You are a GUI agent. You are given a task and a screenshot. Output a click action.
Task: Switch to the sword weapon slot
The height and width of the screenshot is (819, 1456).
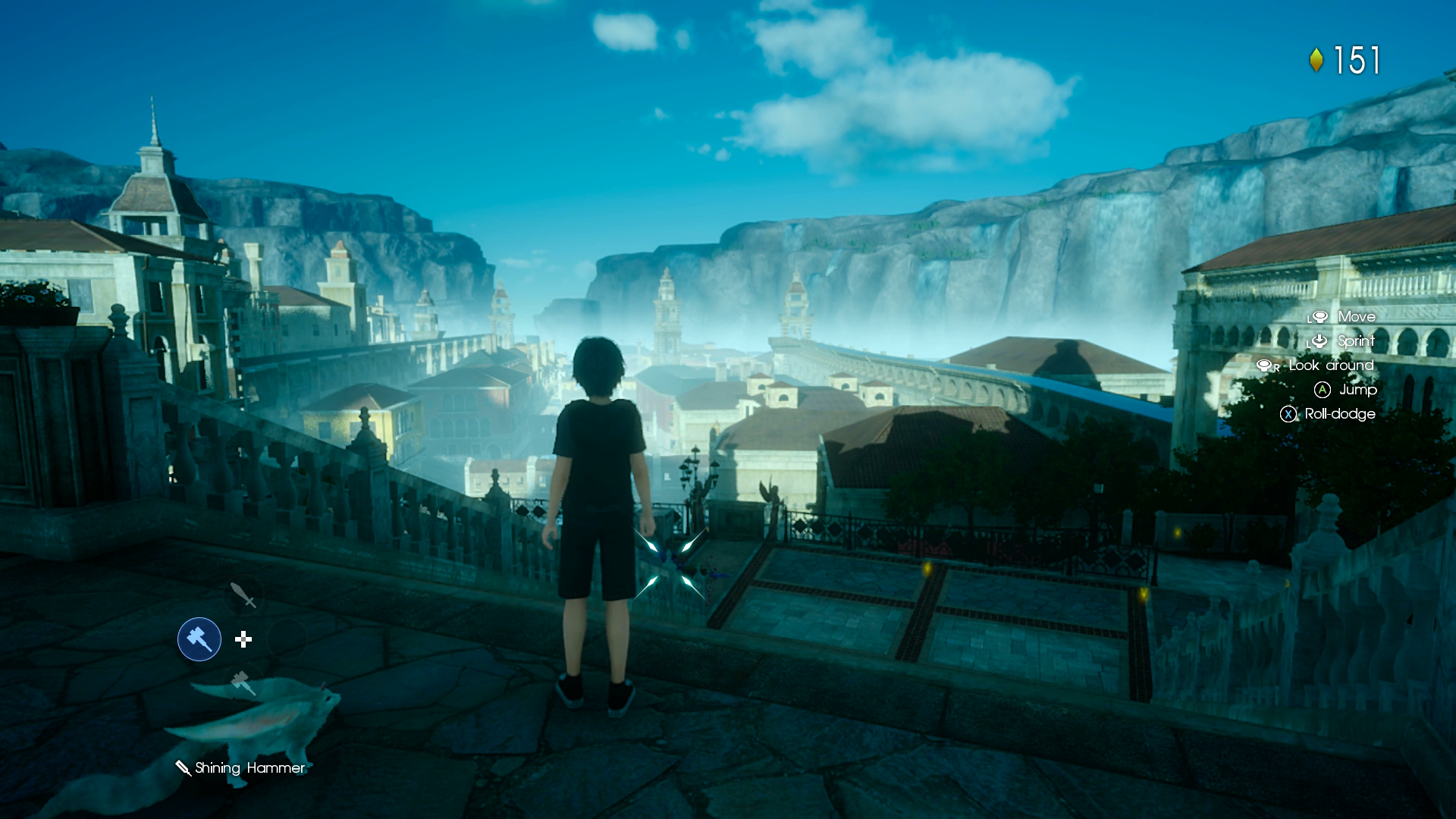click(x=243, y=595)
